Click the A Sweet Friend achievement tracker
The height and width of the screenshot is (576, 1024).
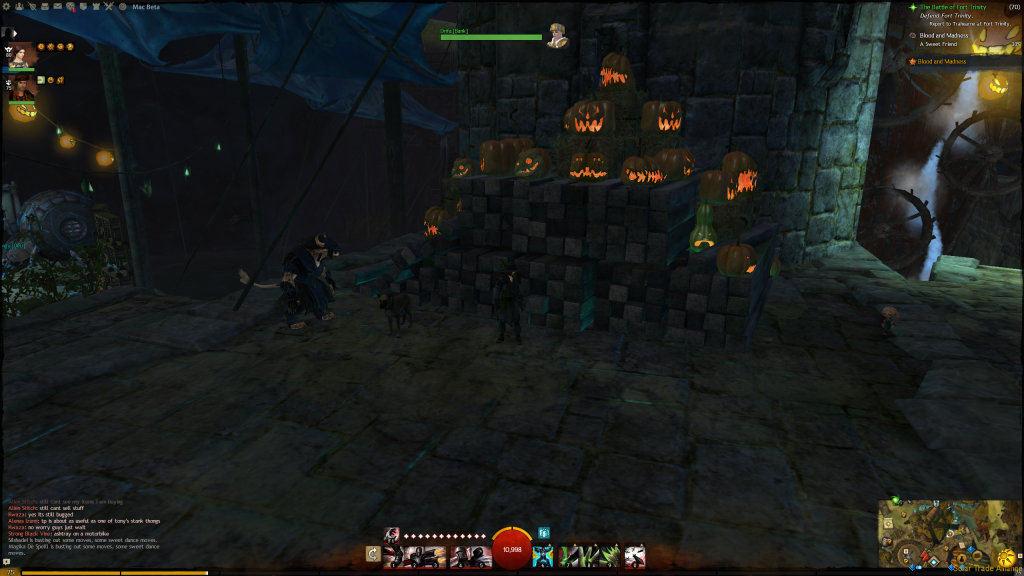(943, 44)
